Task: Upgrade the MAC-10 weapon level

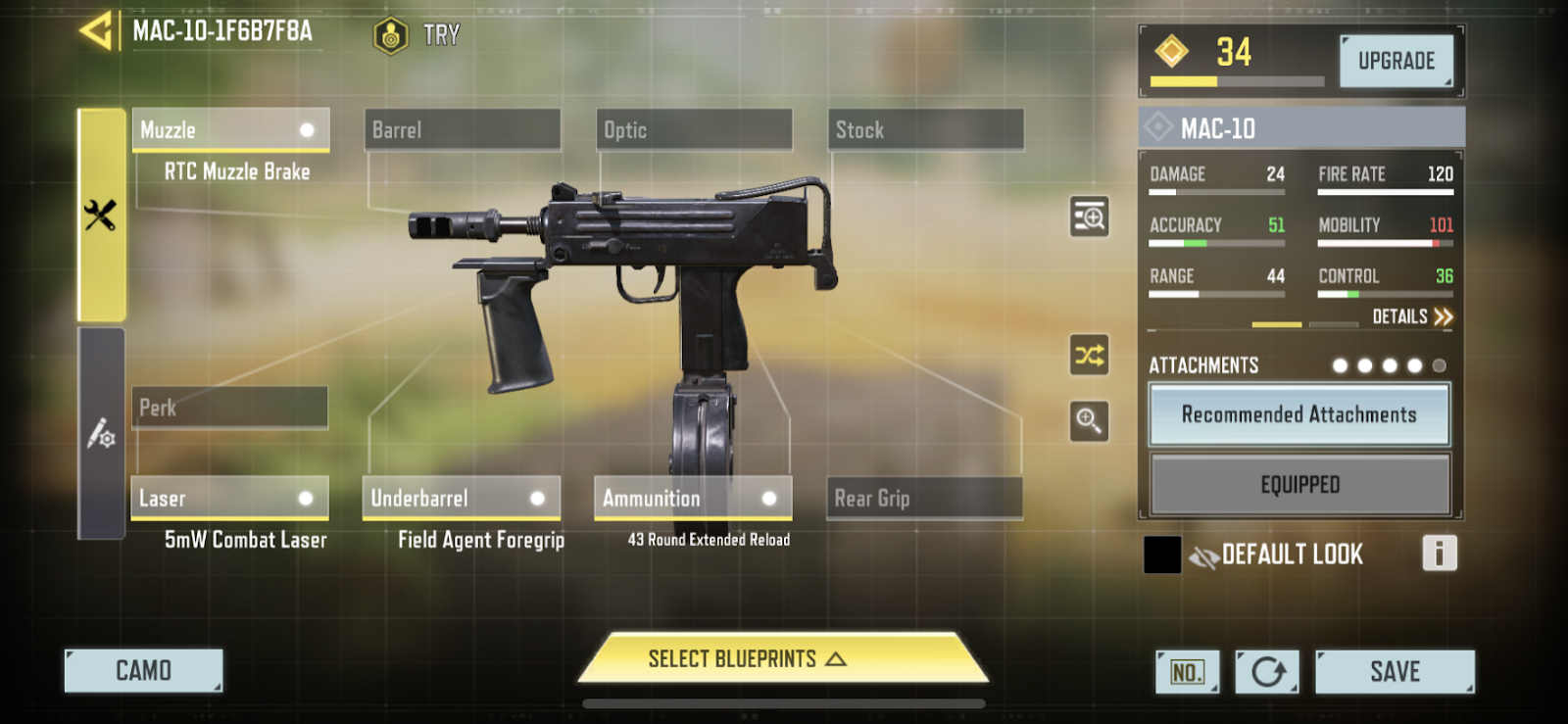Action: pyautogui.click(x=1396, y=61)
